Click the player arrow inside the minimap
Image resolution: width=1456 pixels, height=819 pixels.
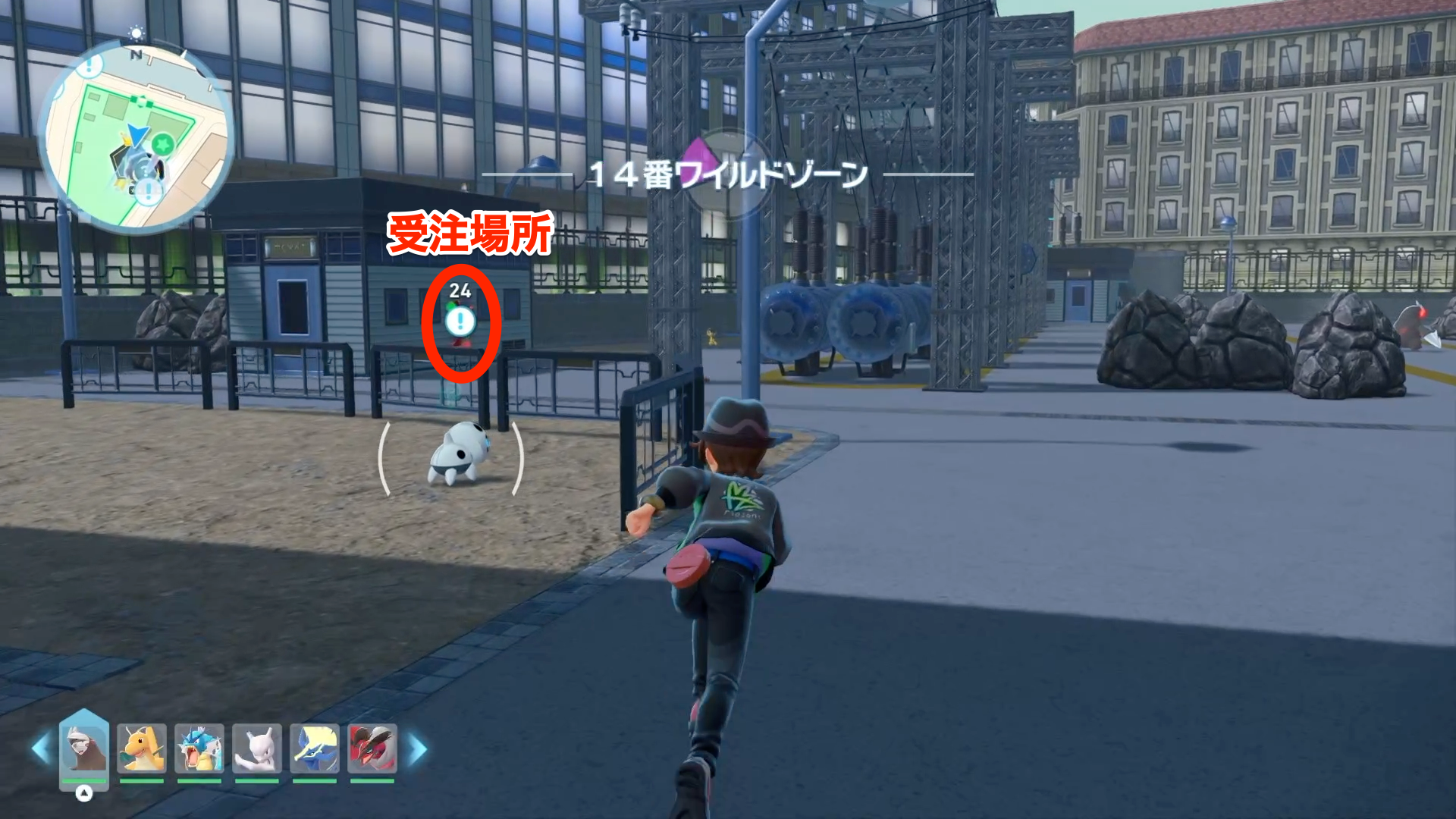coord(138,135)
